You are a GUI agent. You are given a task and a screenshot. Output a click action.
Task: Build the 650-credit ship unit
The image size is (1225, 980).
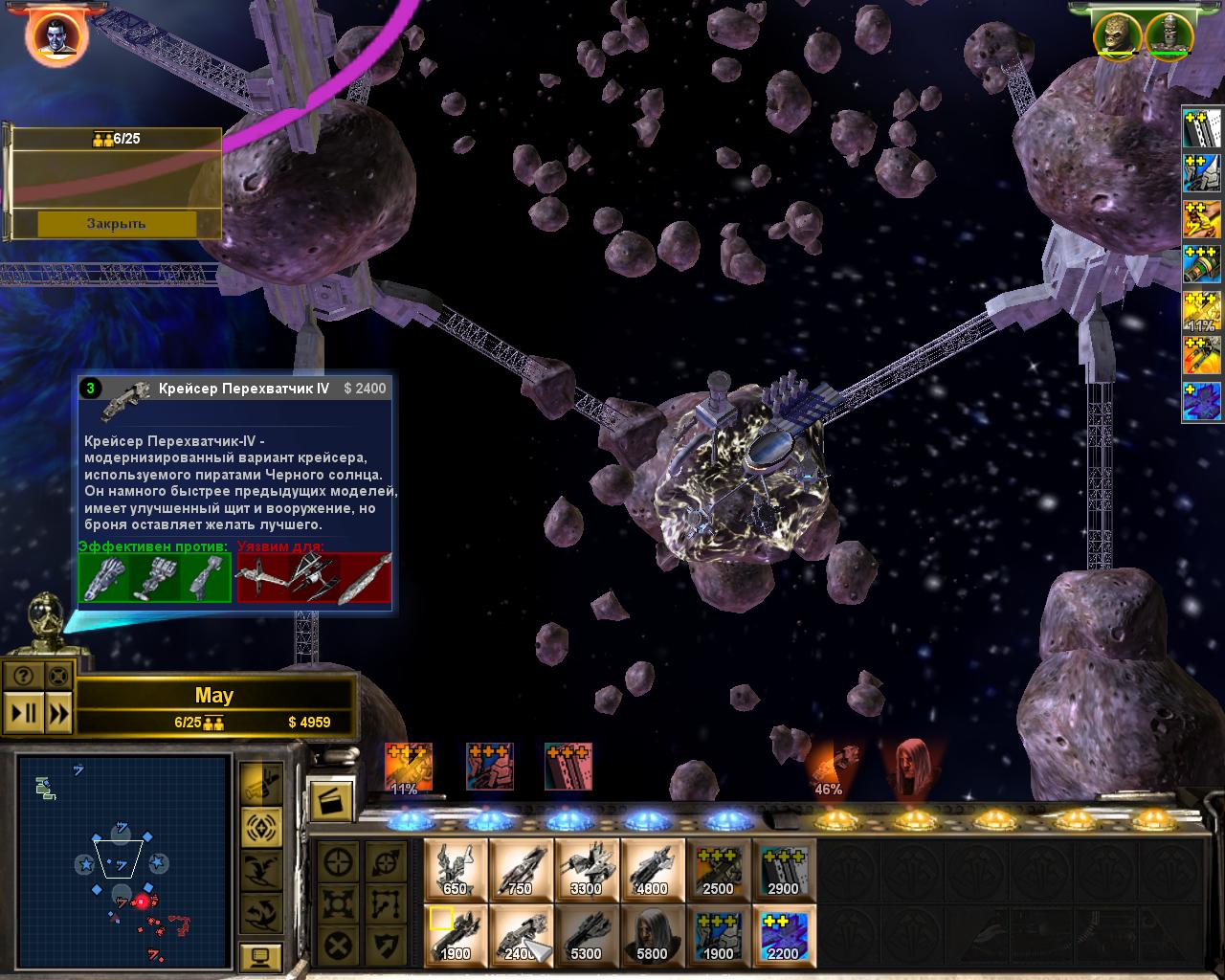click(x=456, y=870)
